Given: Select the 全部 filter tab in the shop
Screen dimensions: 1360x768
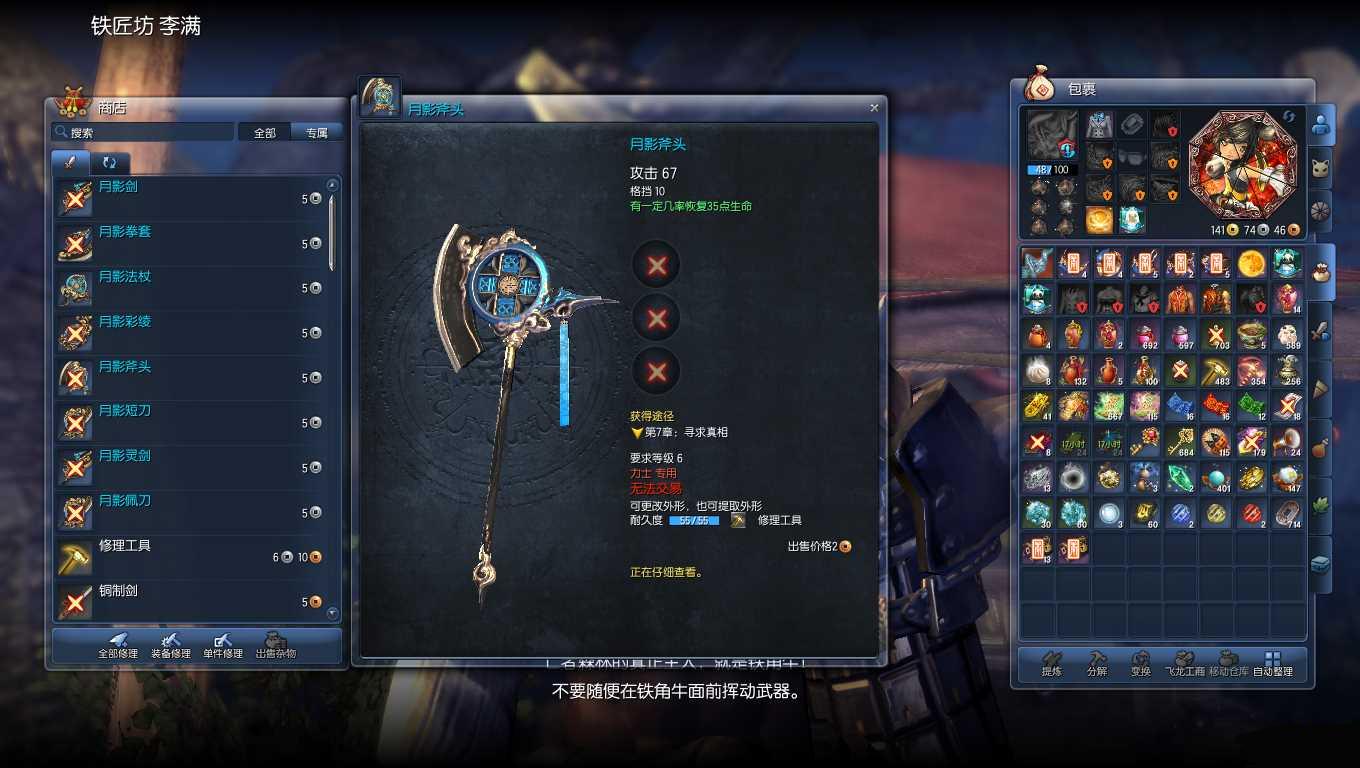Looking at the screenshot, I should (x=264, y=131).
